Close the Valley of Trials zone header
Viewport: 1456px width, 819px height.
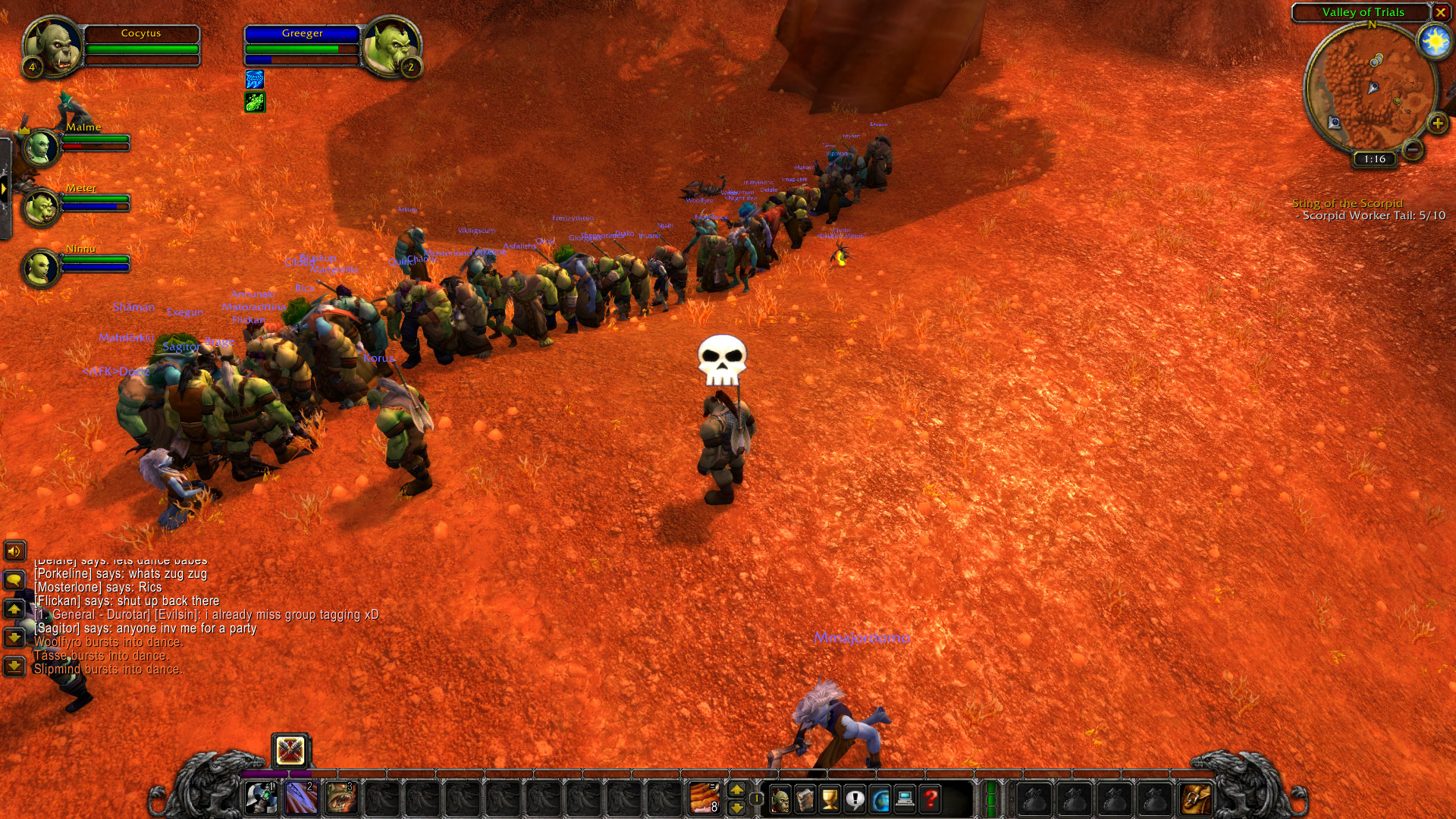pos(1443,12)
